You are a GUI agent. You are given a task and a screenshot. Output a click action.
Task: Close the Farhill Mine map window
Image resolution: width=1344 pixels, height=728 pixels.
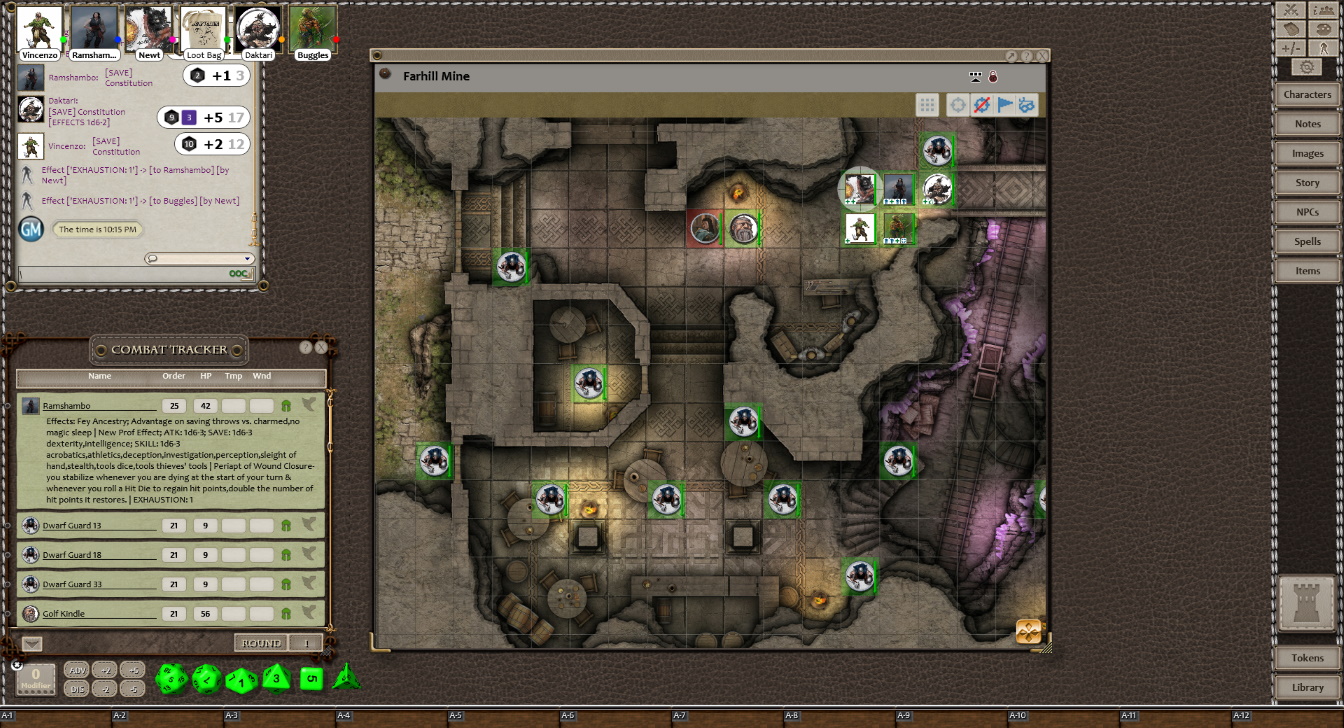pyautogui.click(x=1041, y=57)
